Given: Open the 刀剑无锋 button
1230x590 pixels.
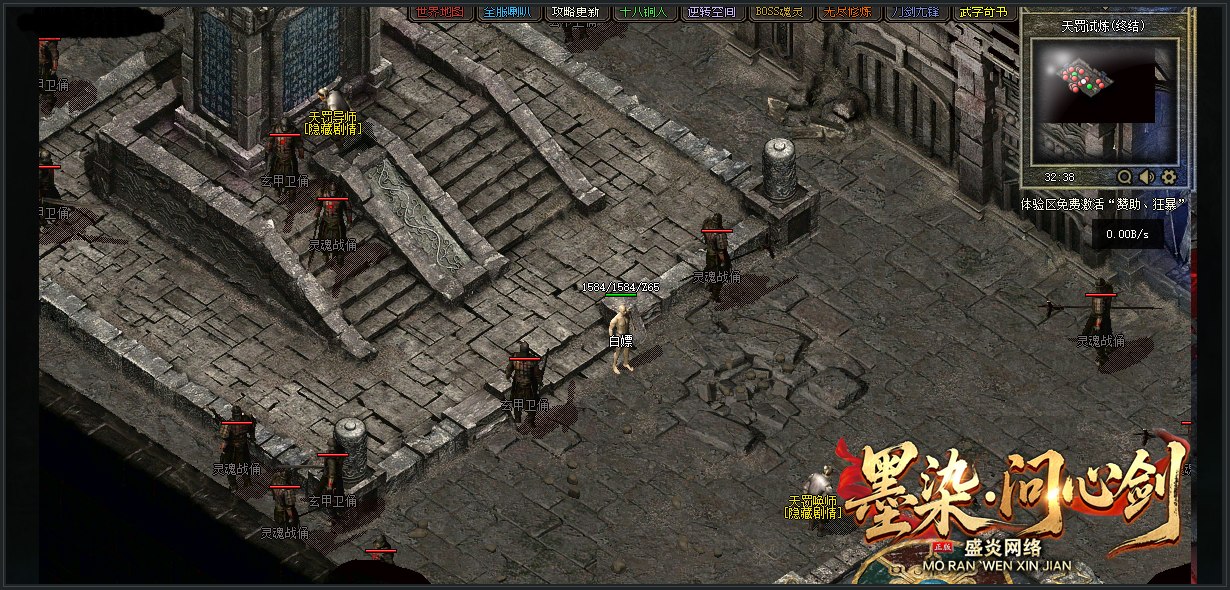Looking at the screenshot, I should point(916,12).
